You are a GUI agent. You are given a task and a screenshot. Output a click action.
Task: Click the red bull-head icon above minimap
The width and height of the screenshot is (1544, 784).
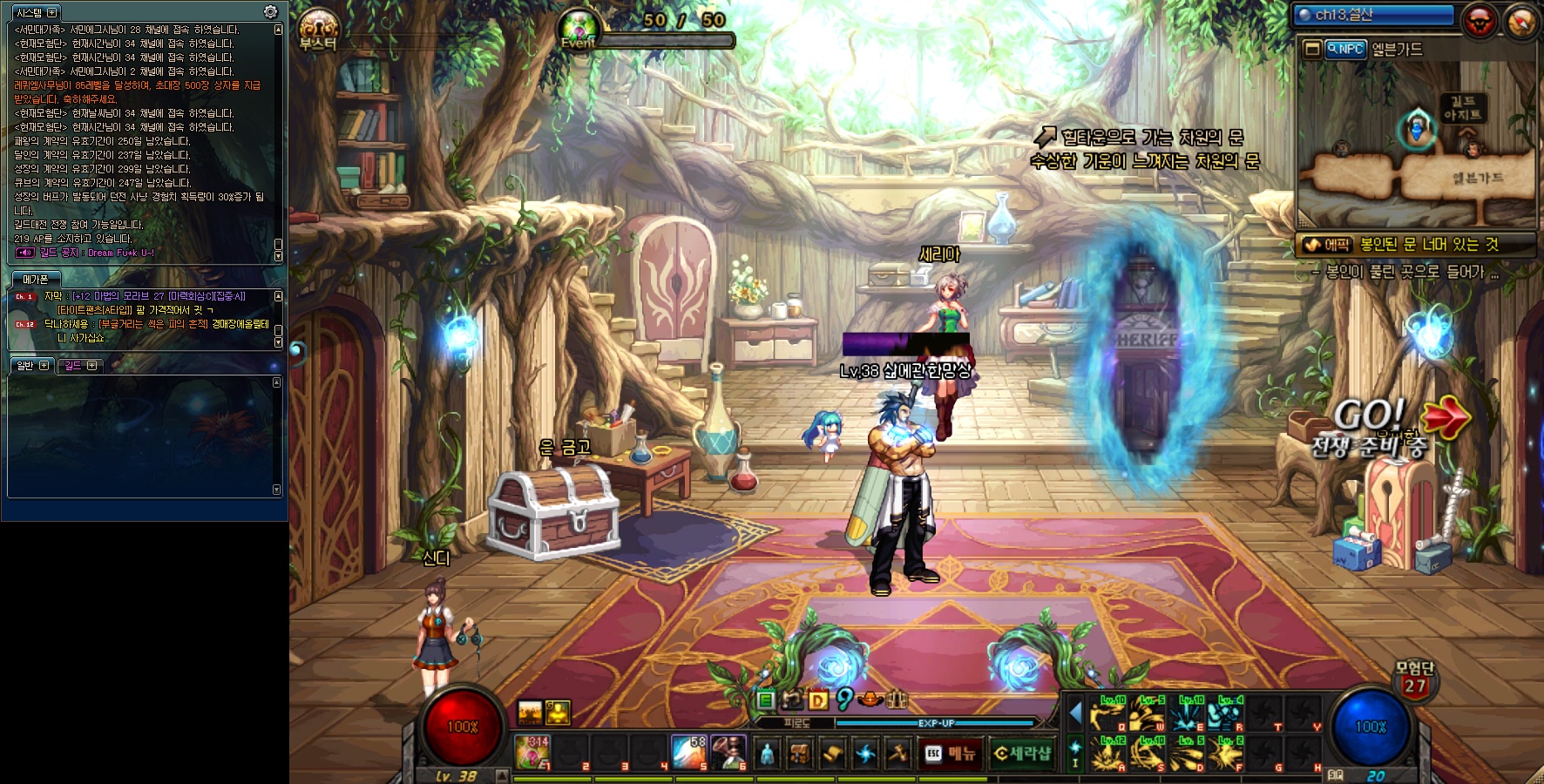point(1480,21)
